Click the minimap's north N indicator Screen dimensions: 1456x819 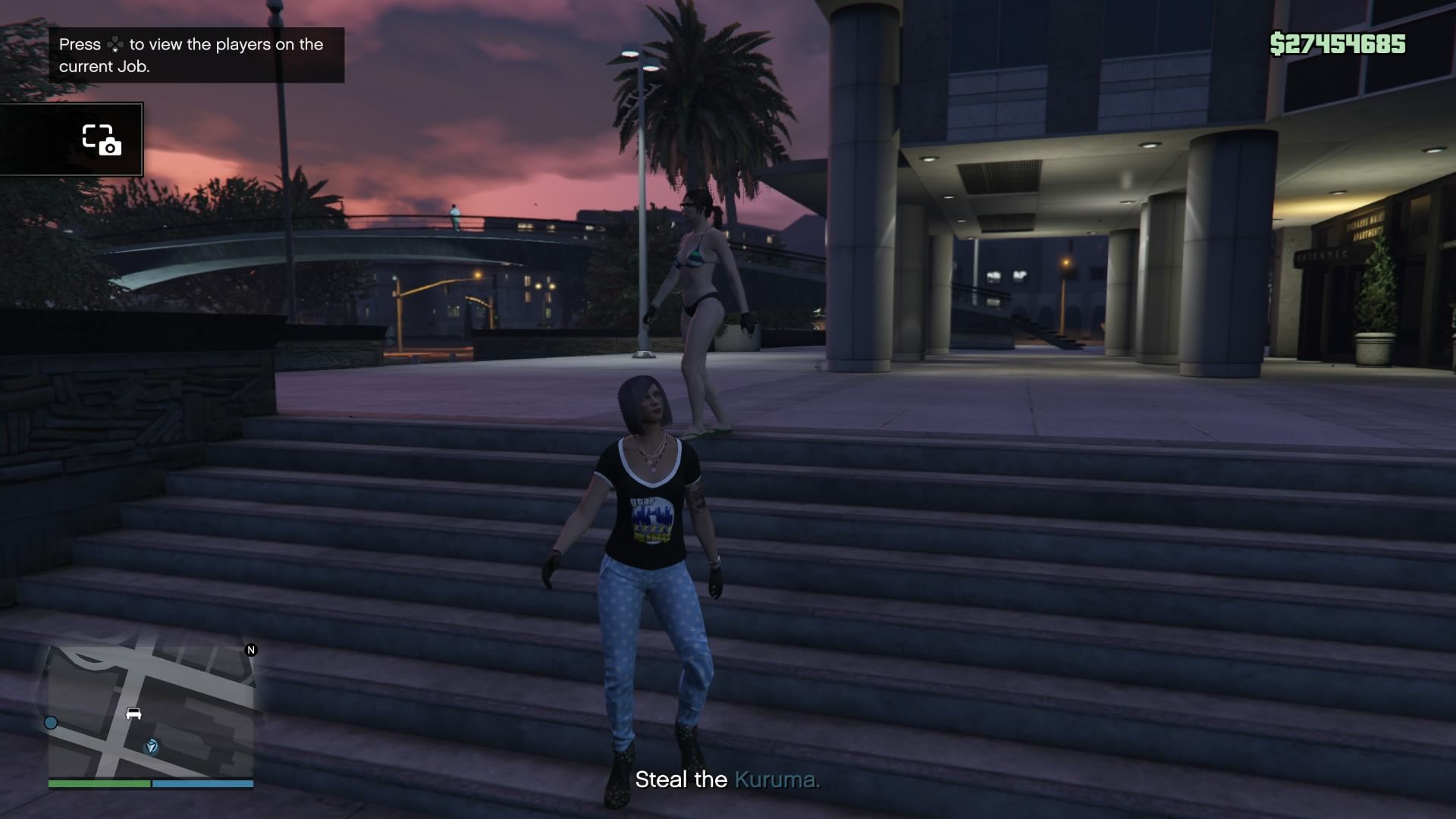click(251, 650)
